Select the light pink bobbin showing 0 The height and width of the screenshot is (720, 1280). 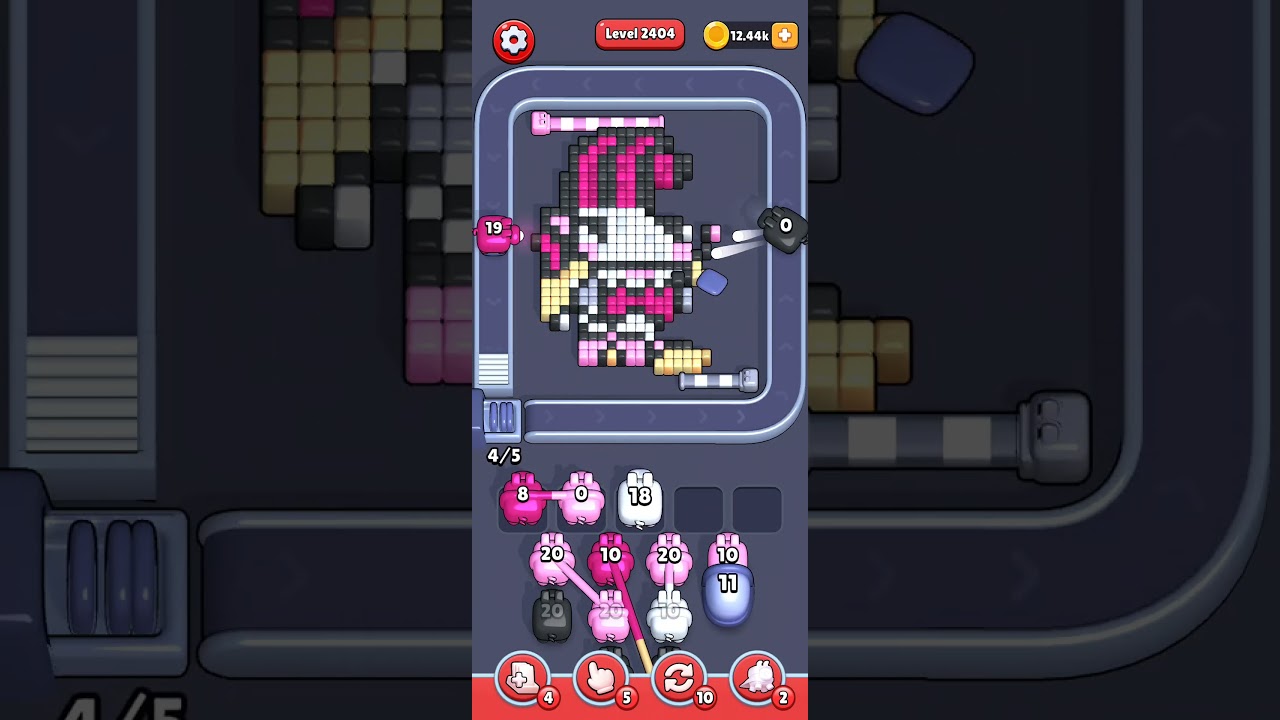580,495
